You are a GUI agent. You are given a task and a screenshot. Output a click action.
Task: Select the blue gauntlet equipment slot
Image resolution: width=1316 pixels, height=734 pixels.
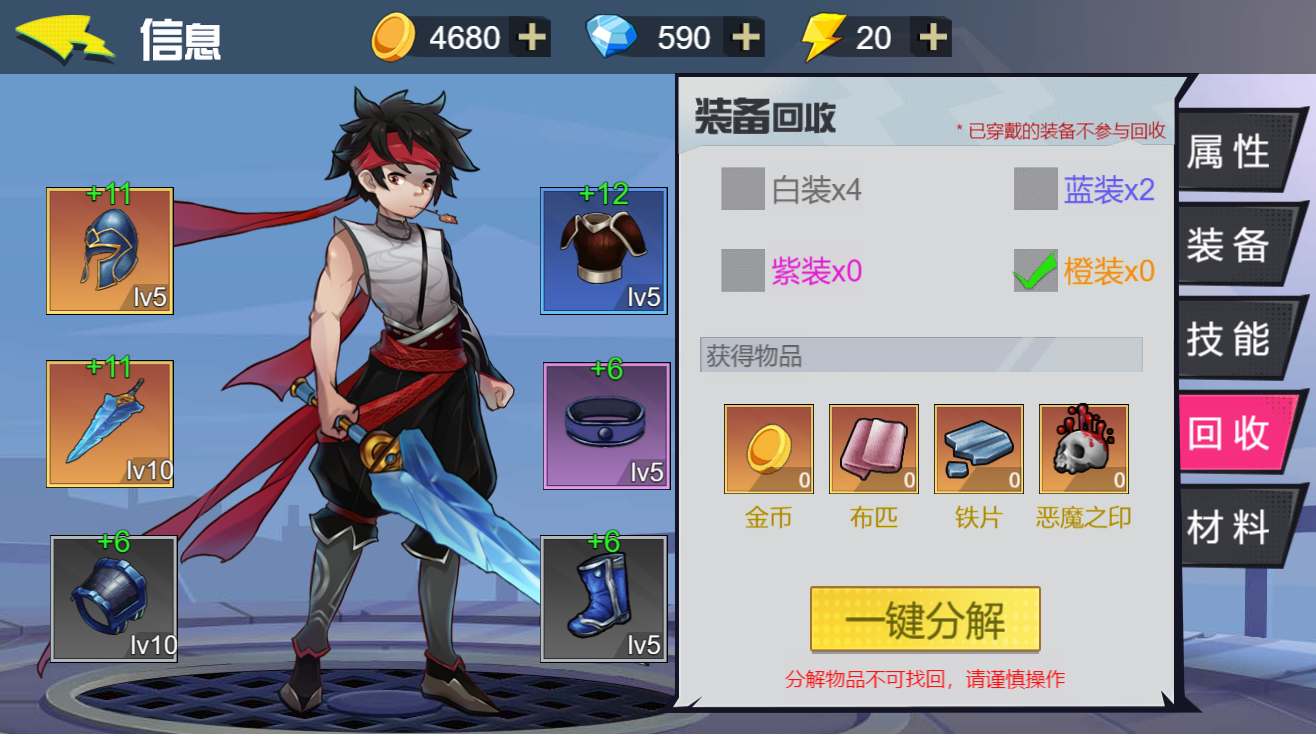coord(114,598)
